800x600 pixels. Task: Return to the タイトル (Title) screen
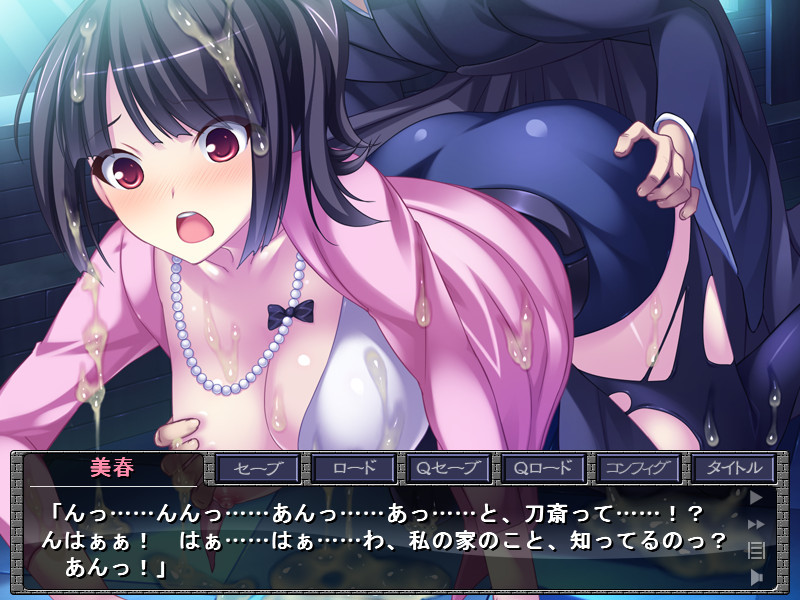click(x=732, y=468)
